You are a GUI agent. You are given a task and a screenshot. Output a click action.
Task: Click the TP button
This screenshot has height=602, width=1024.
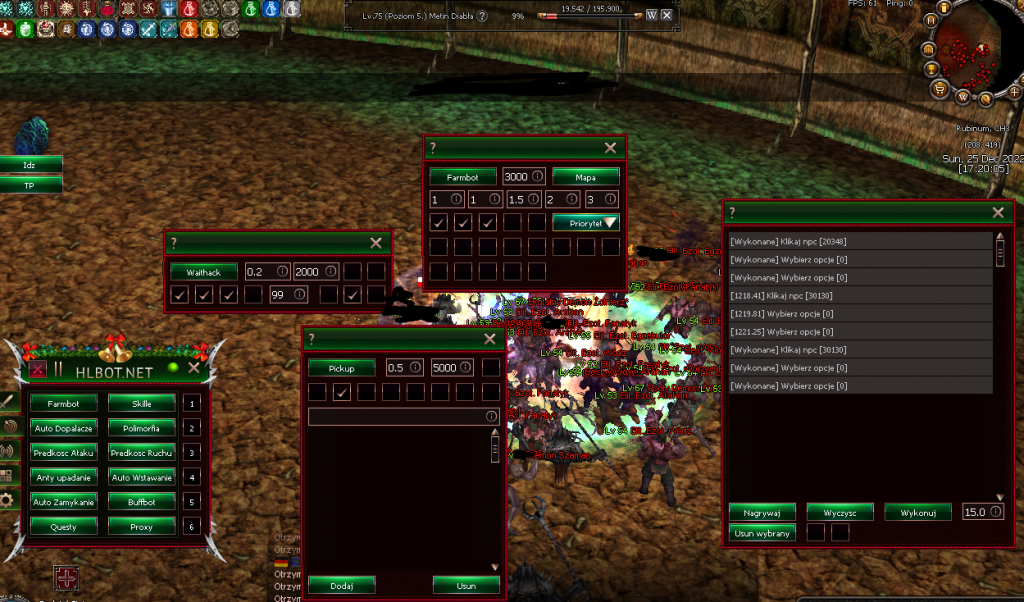click(x=30, y=185)
